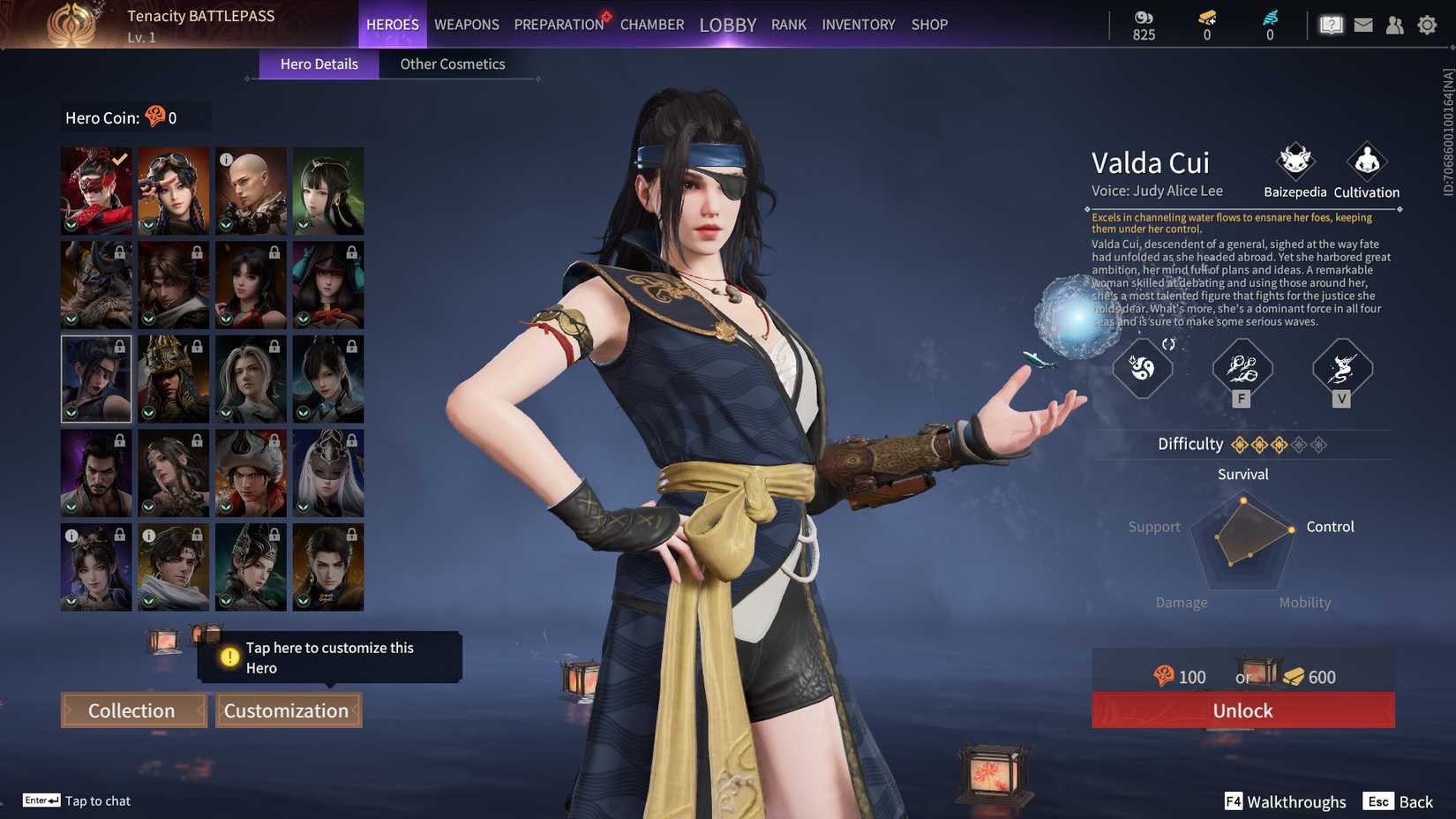Open the settings gear icon
Image resolution: width=1456 pixels, height=819 pixels.
(1428, 24)
